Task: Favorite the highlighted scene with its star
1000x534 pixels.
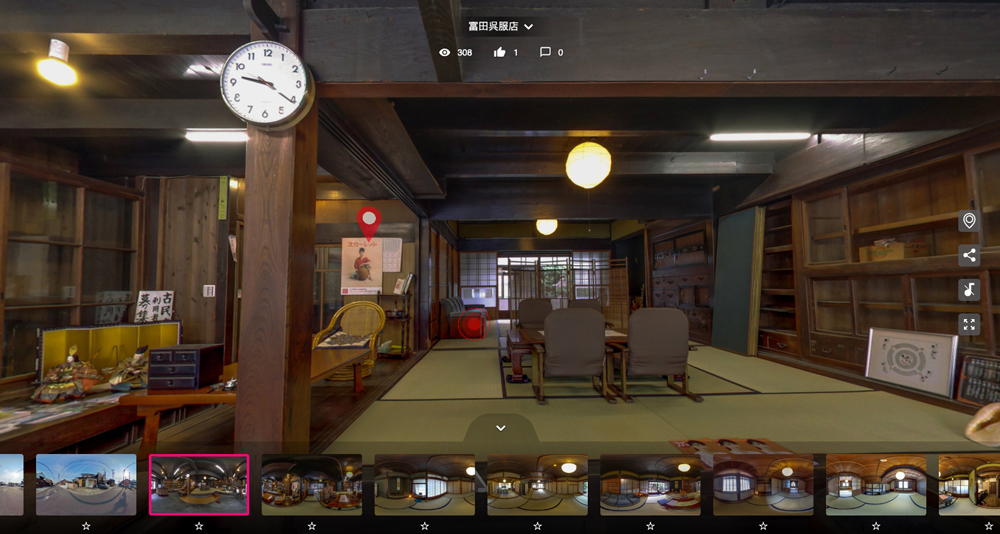Action: [199, 525]
